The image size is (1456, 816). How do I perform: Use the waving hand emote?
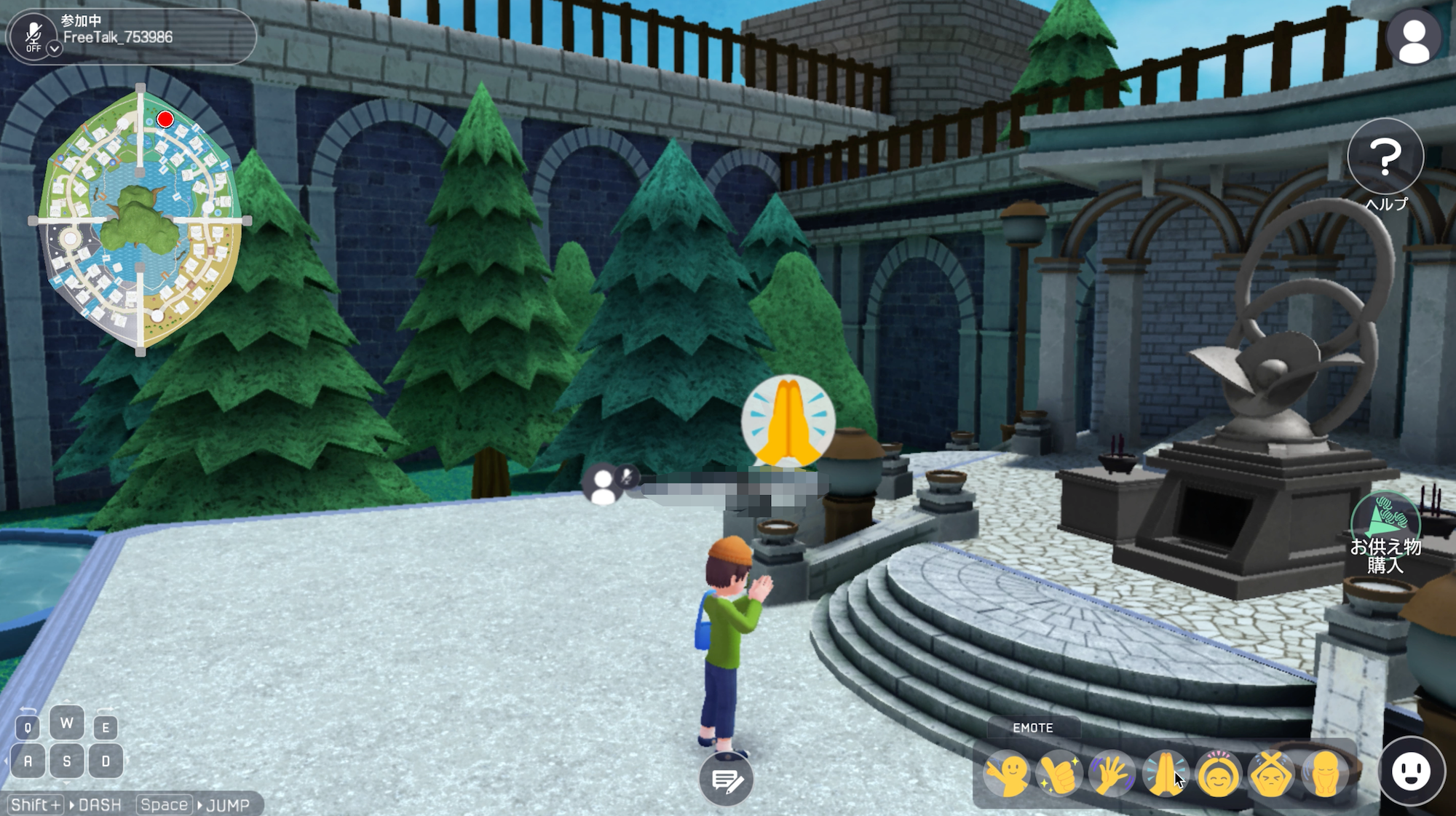tap(1112, 774)
